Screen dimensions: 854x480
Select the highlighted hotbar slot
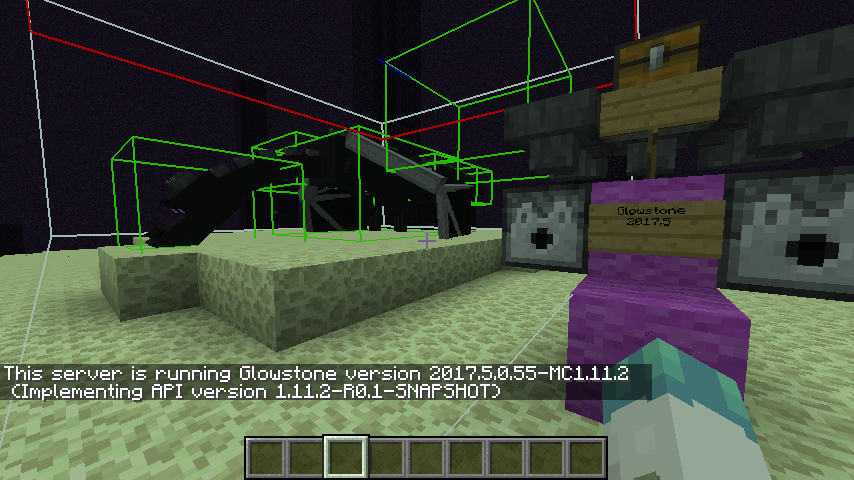(347, 457)
